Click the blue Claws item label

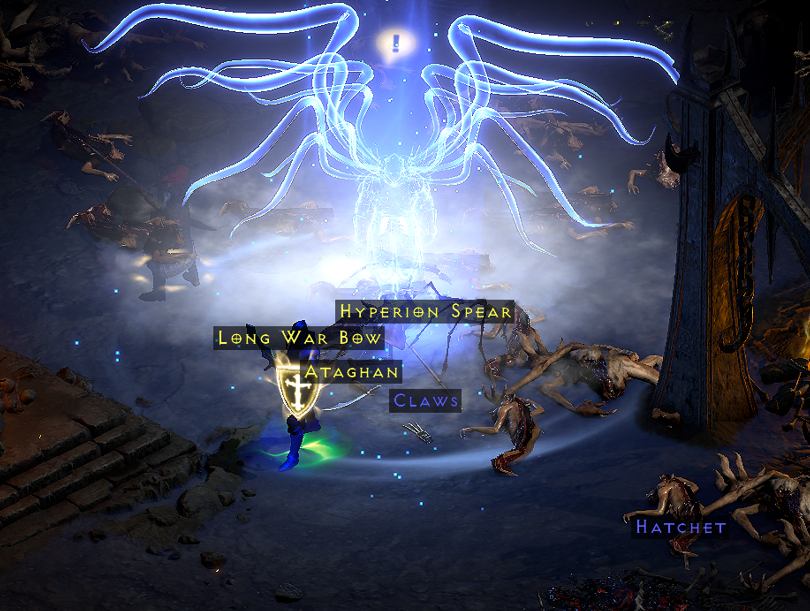coord(426,401)
